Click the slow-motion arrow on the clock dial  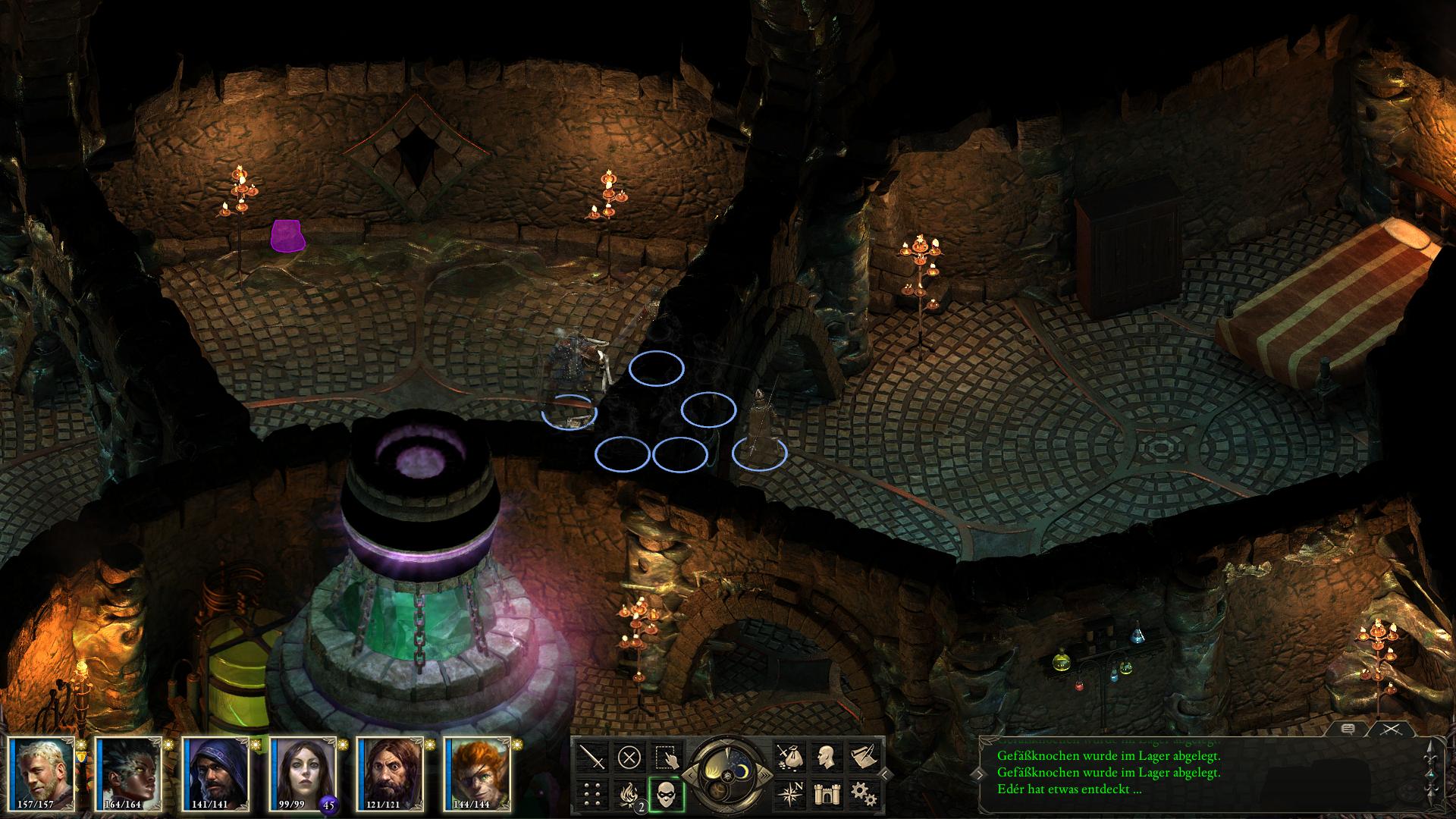pyautogui.click(x=692, y=774)
